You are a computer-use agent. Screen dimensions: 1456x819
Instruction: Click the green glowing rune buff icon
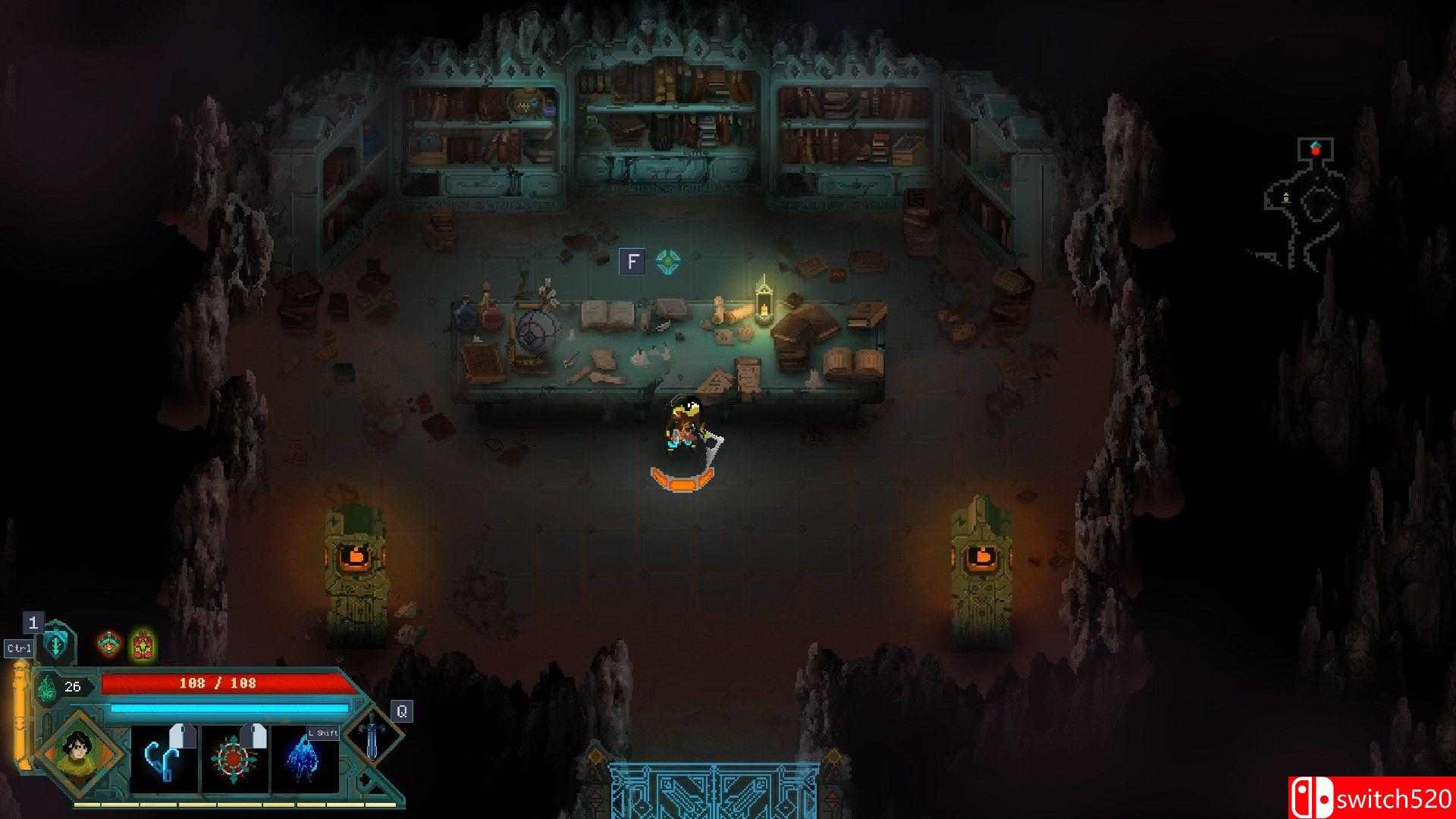tap(143, 645)
